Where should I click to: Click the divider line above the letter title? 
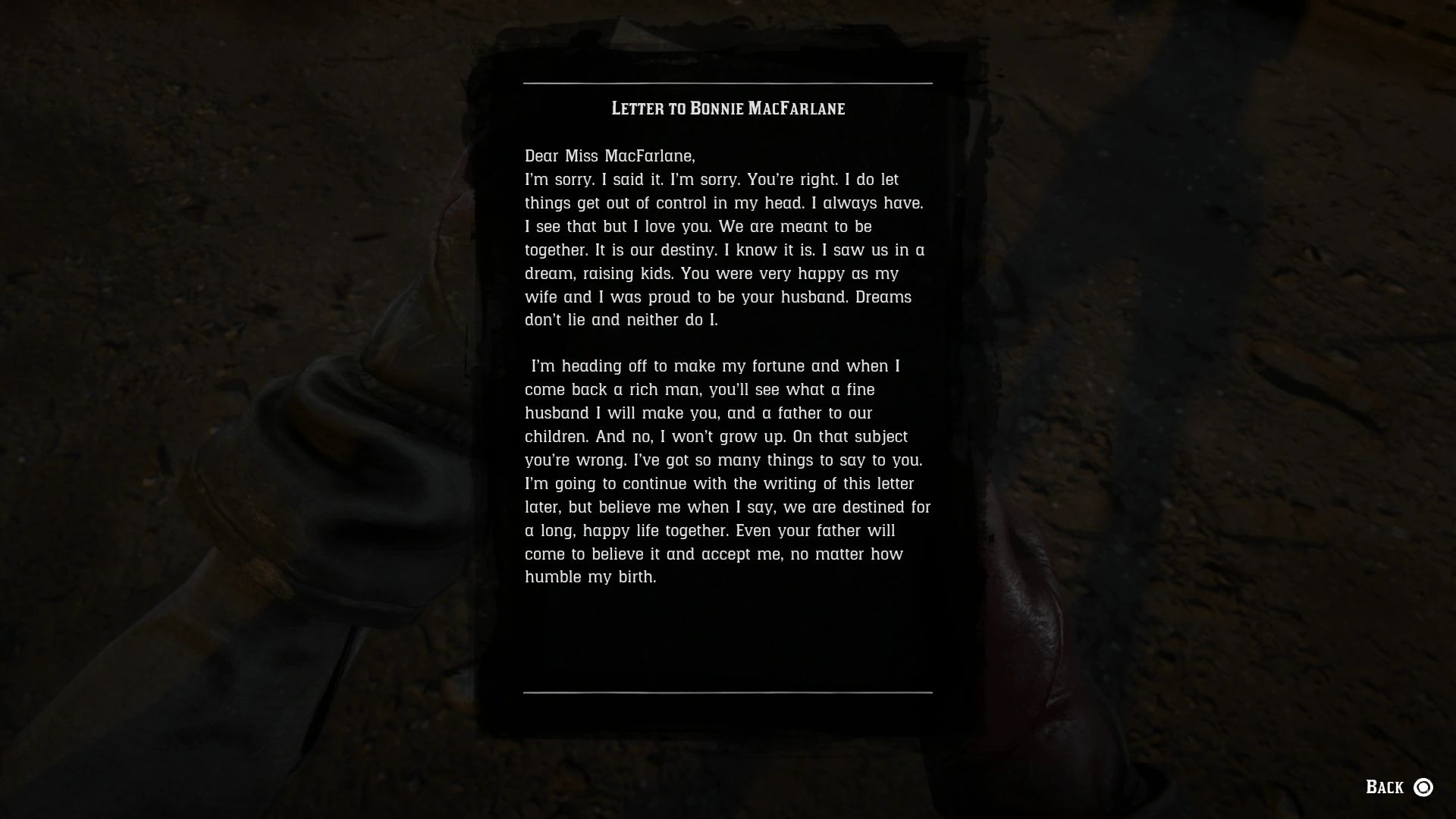(x=727, y=82)
